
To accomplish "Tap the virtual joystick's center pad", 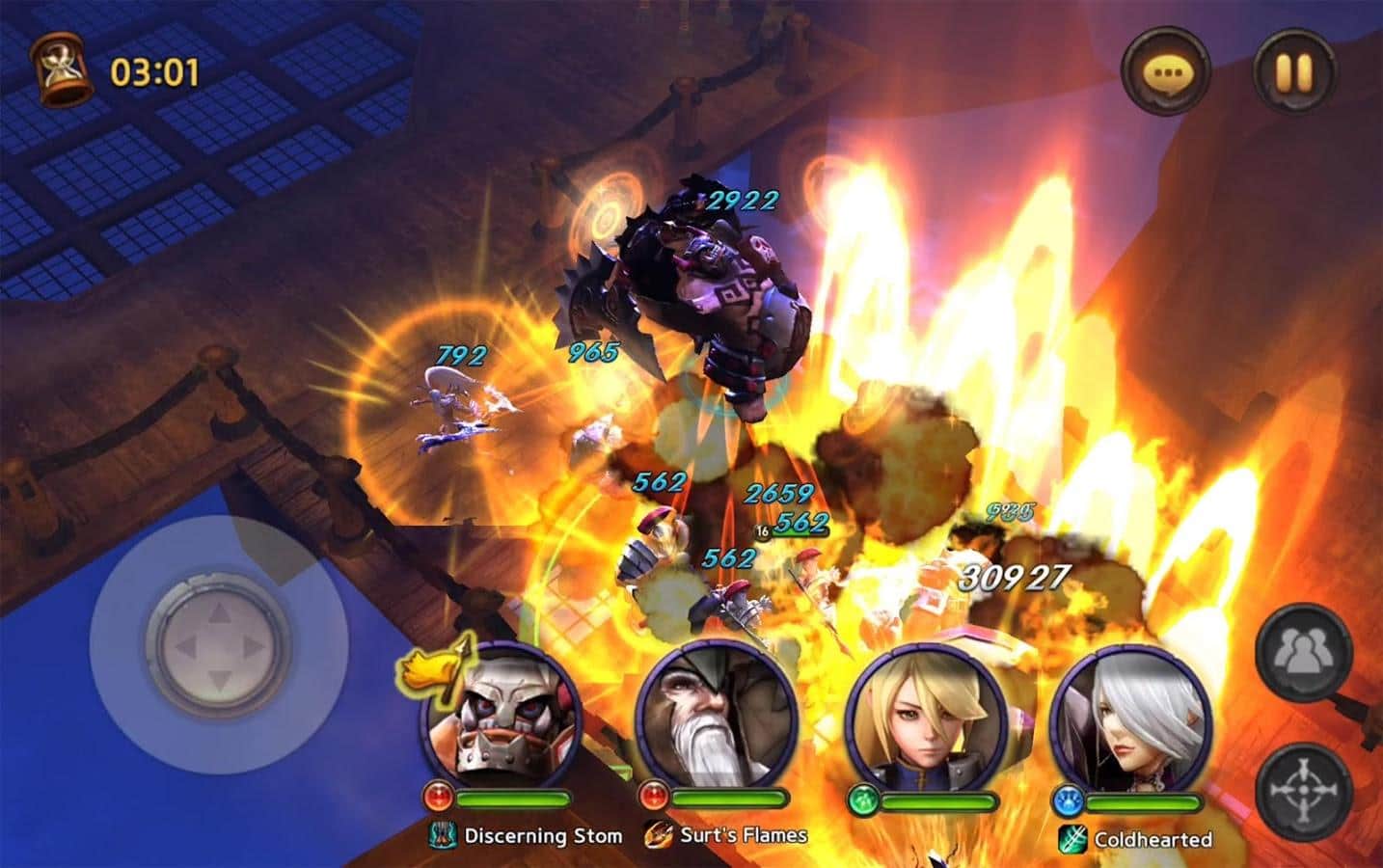I will pyautogui.click(x=219, y=643).
